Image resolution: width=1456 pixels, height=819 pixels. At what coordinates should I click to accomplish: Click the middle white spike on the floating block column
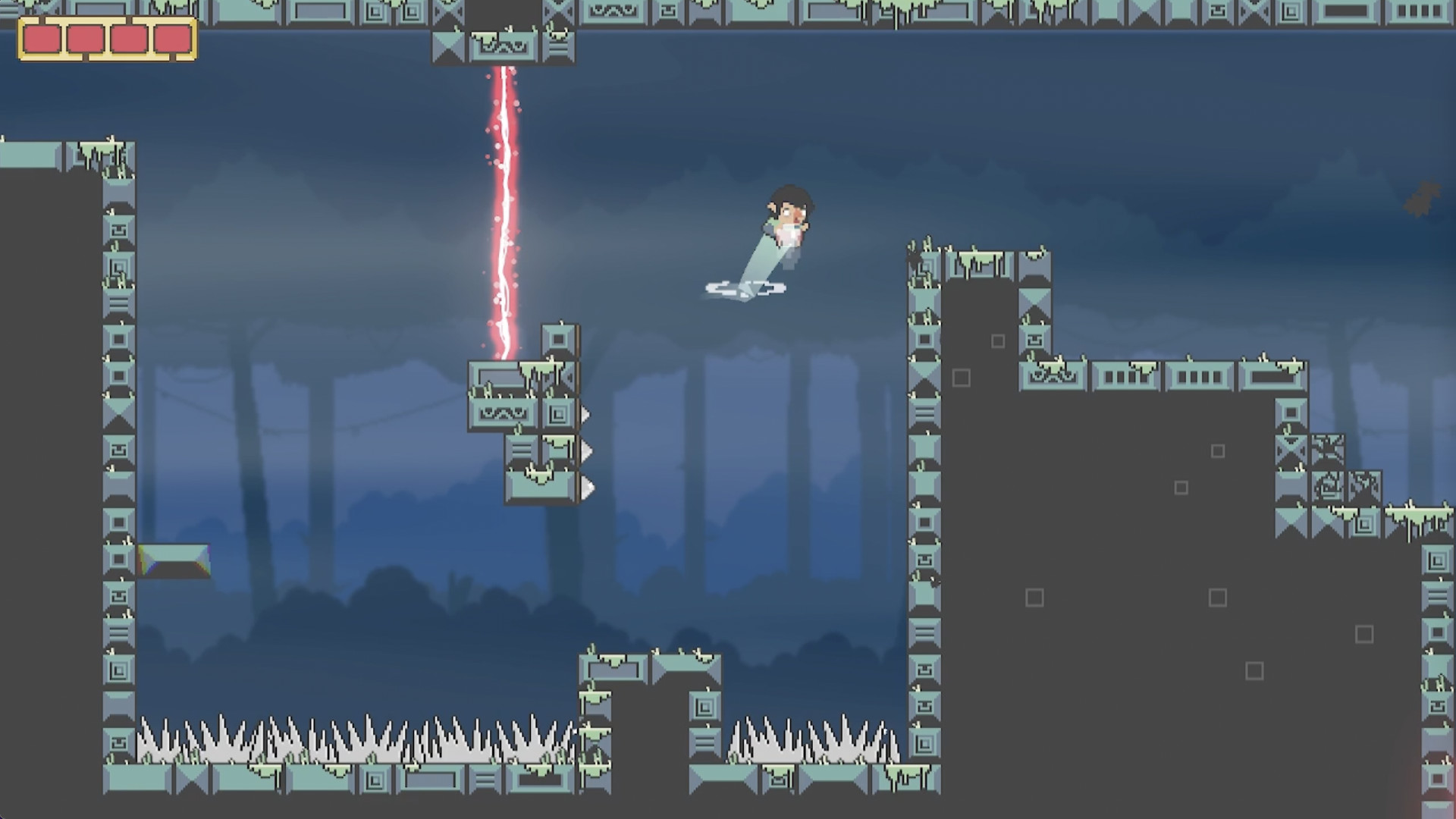585,452
